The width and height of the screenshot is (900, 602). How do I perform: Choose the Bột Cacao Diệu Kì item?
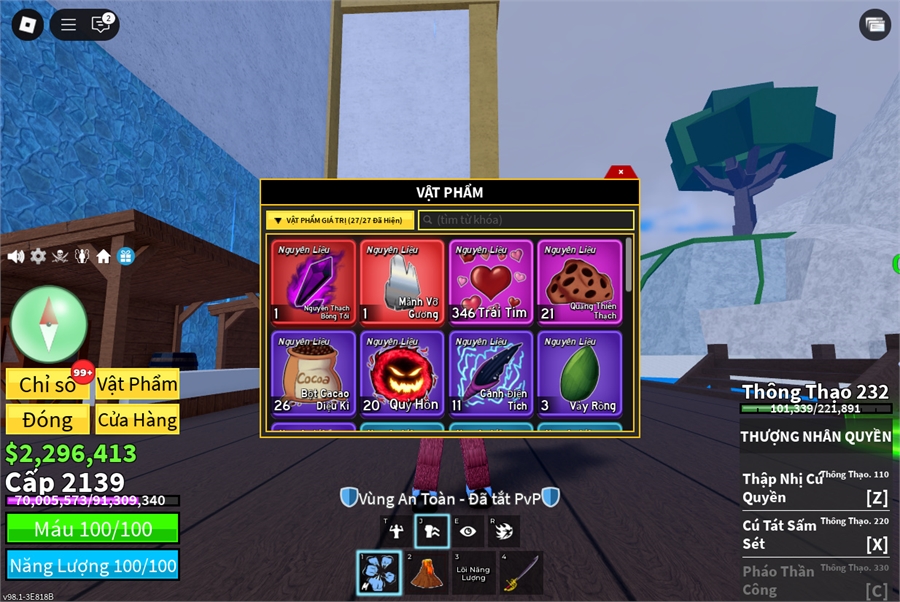pos(313,373)
